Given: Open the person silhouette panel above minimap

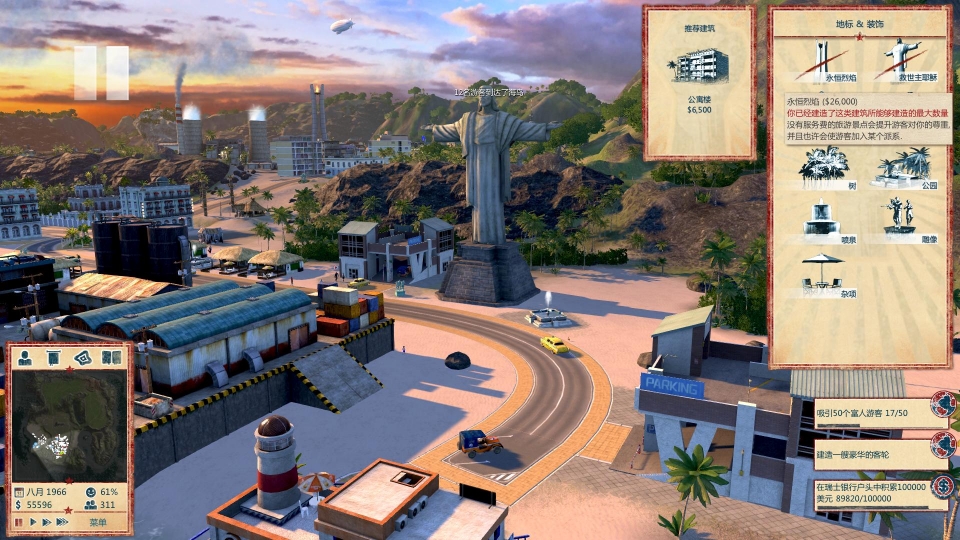Looking at the screenshot, I should click(25, 357).
